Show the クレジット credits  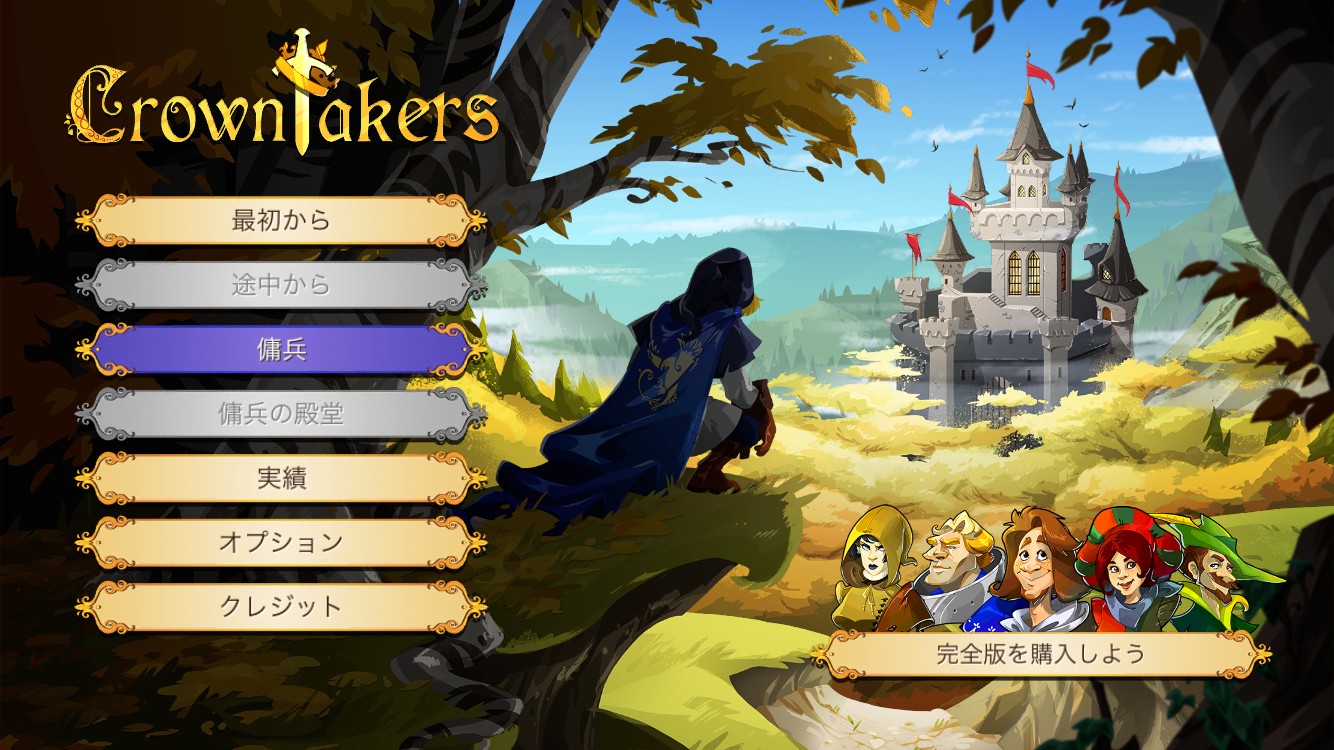click(x=281, y=607)
